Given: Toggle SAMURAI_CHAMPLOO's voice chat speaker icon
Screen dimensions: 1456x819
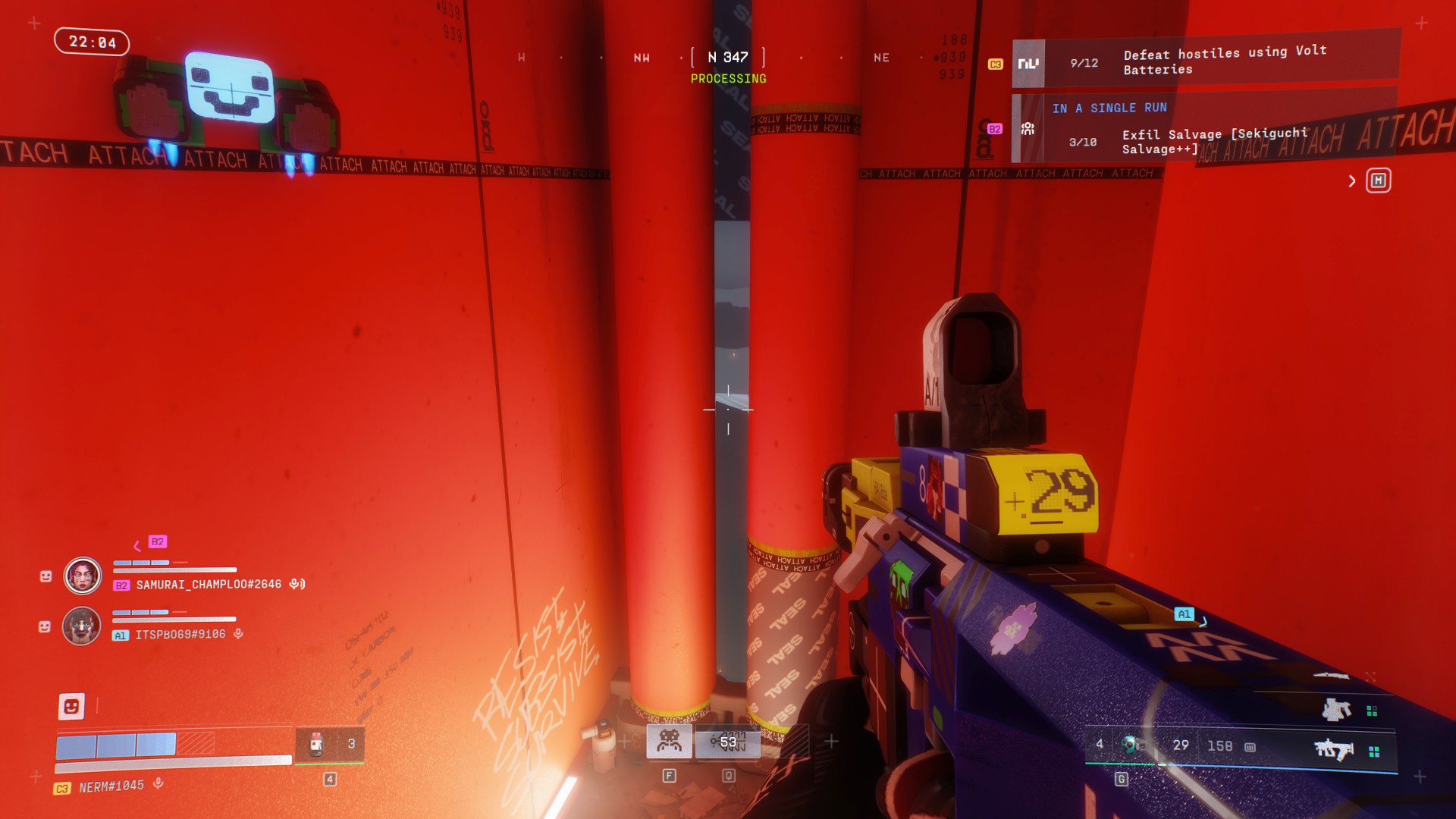Looking at the screenshot, I should coord(297,584).
